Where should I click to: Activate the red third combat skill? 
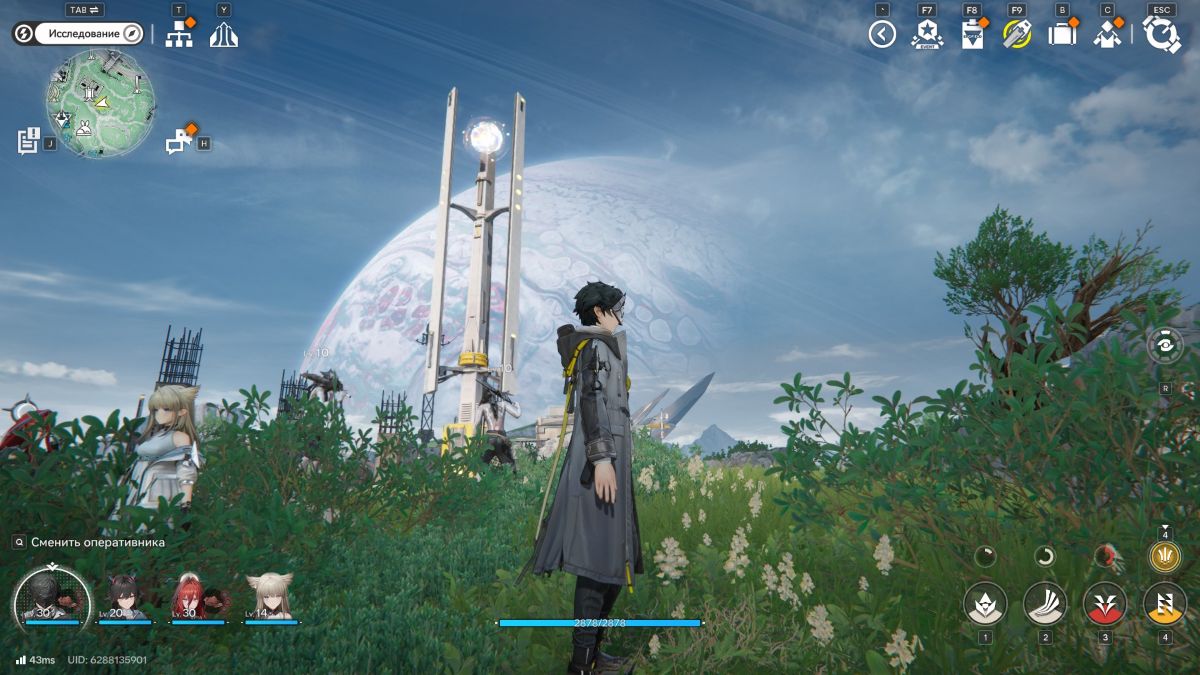point(1105,603)
